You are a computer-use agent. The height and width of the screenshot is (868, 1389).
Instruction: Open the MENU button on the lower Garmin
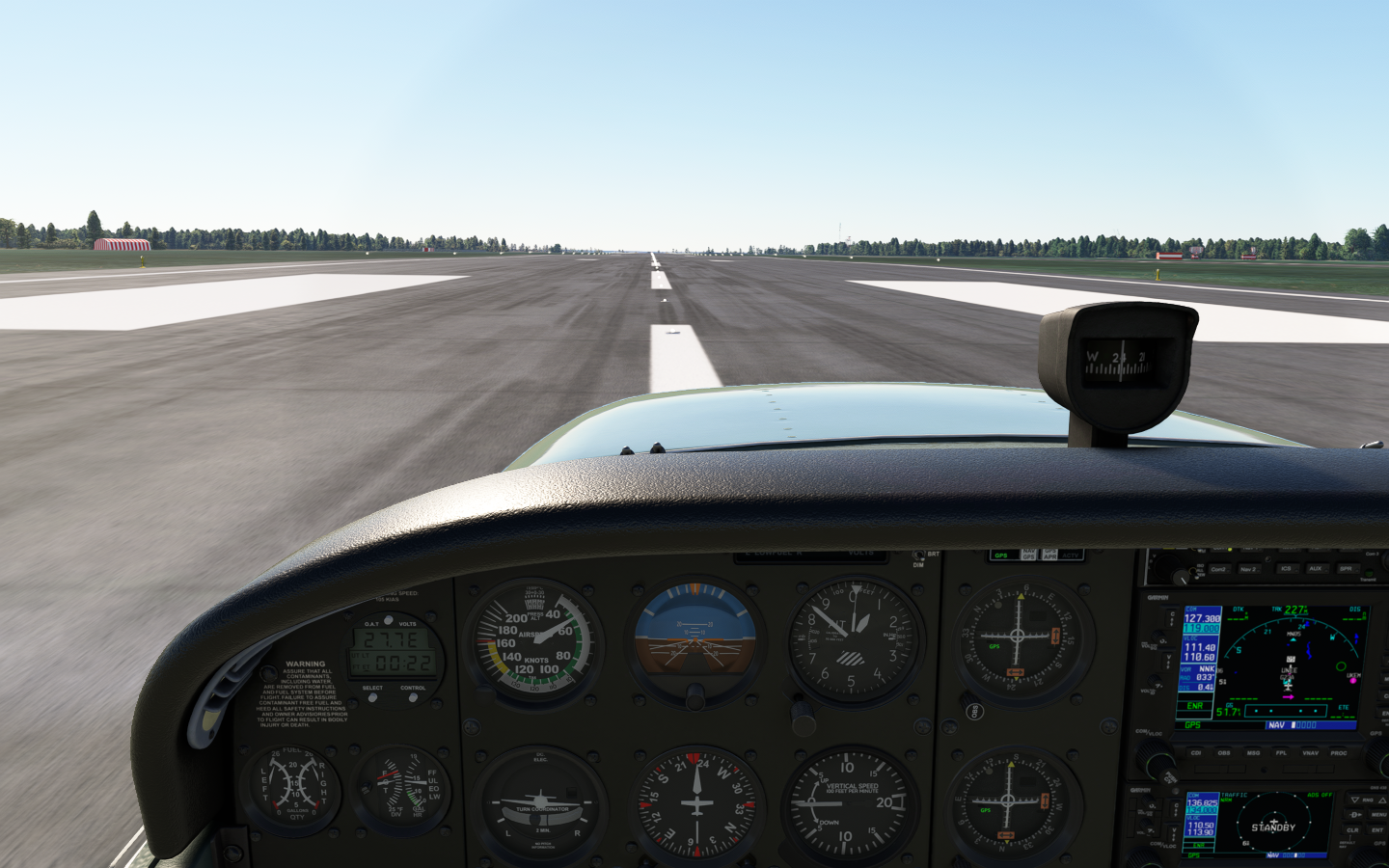(x=1378, y=815)
